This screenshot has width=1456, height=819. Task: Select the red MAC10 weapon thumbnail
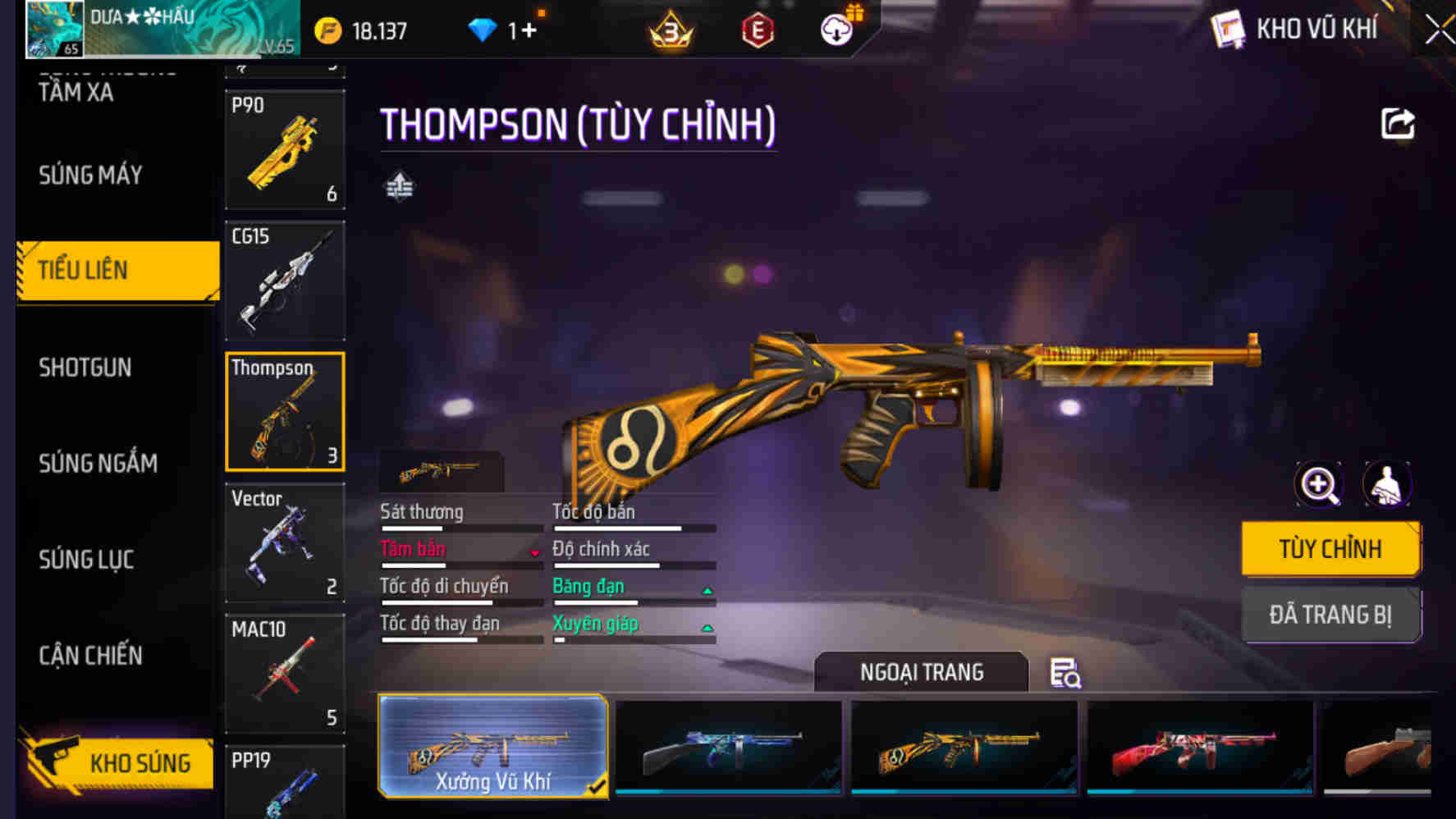pyautogui.click(x=284, y=673)
